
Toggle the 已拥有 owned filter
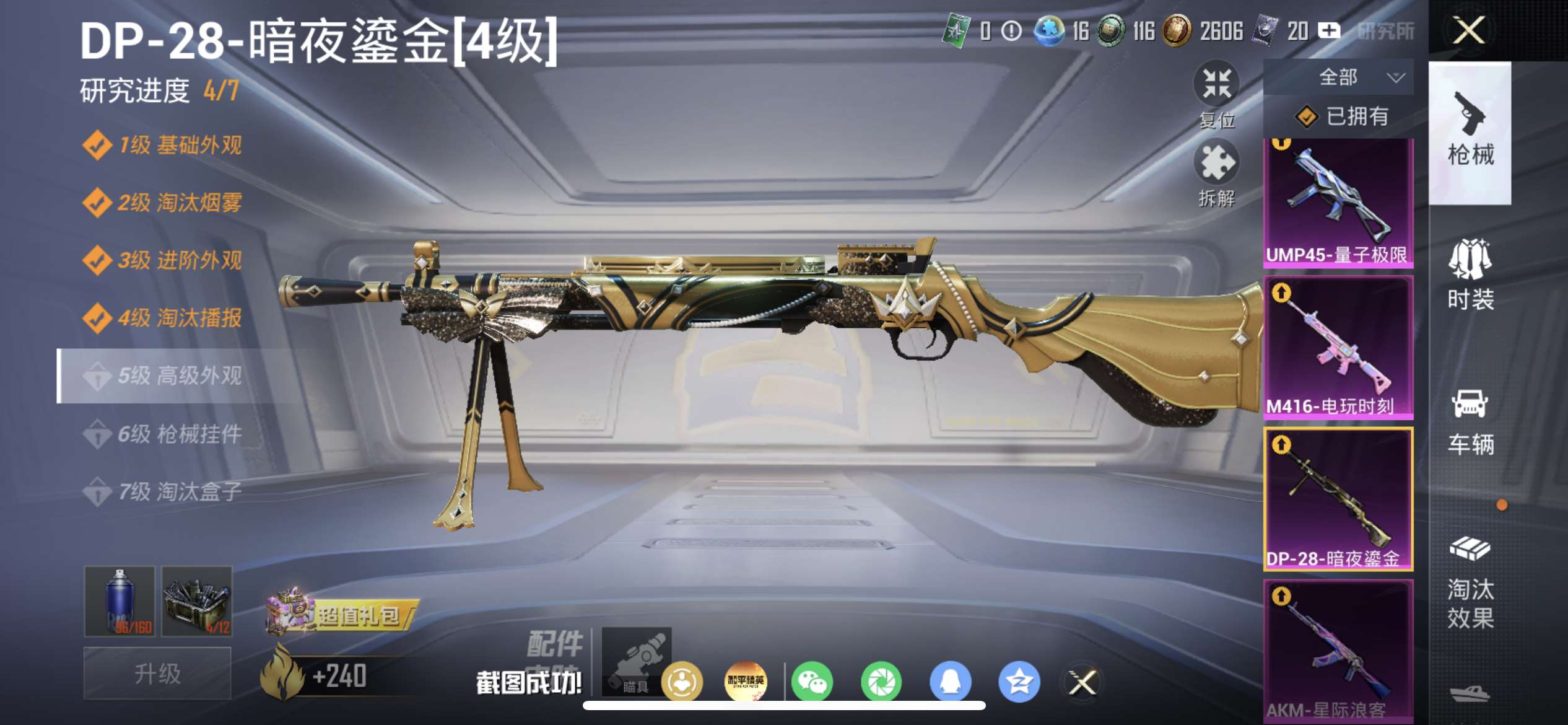[1343, 116]
